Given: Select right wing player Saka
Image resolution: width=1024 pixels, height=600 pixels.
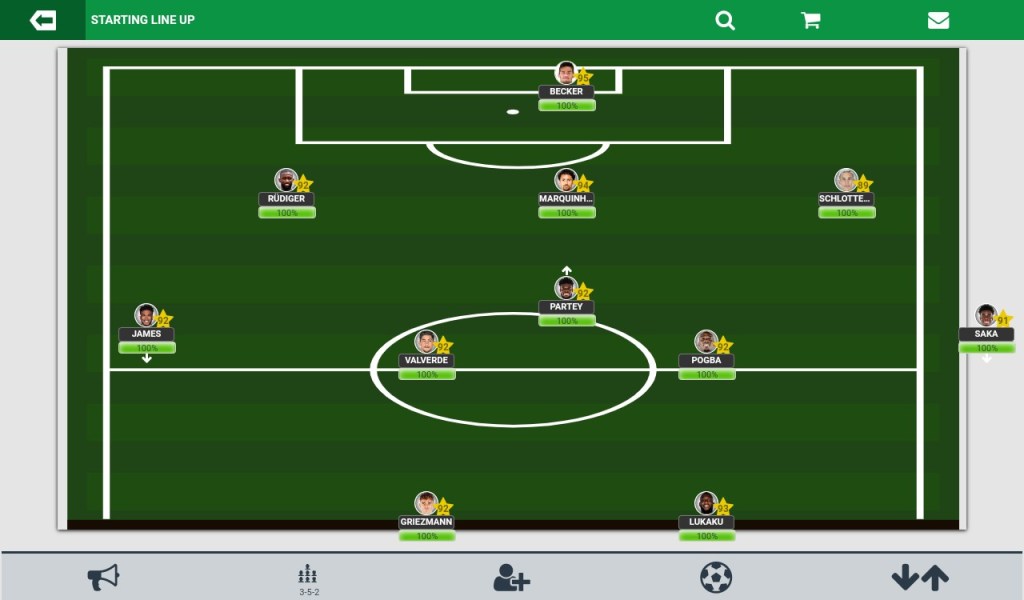Looking at the screenshot, I should [x=986, y=317].
